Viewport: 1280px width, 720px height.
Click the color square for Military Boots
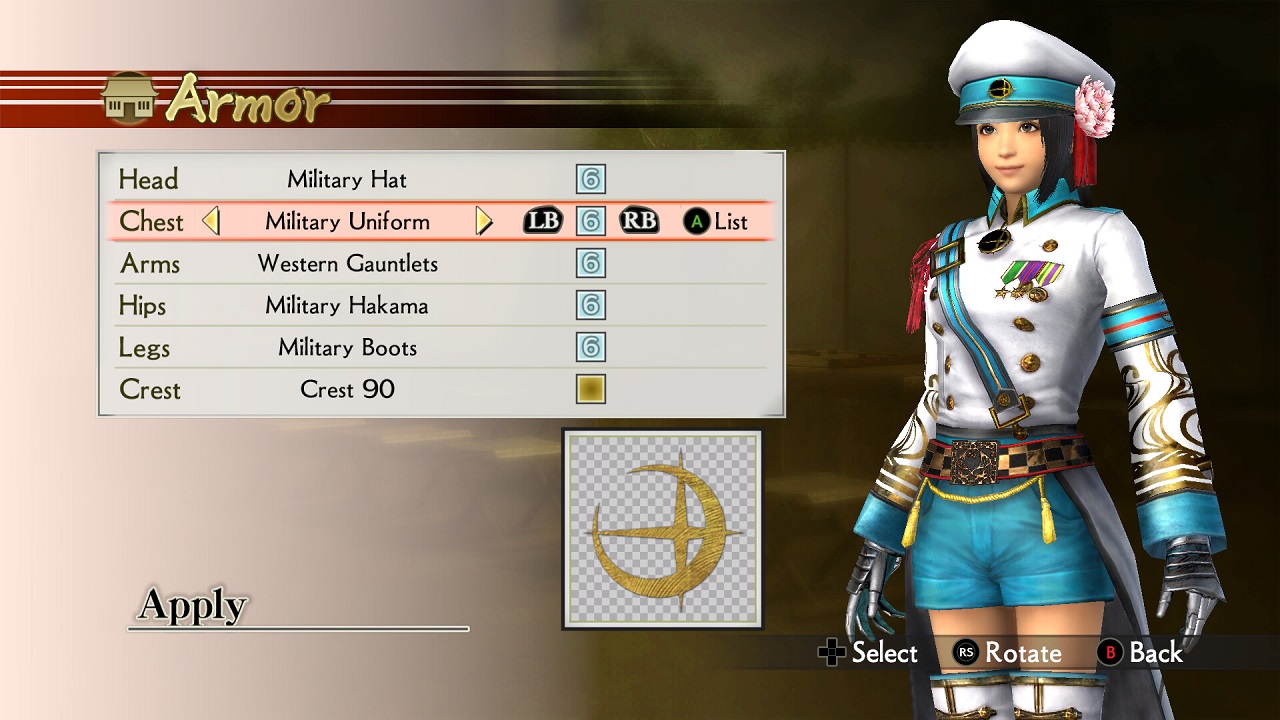[x=590, y=347]
